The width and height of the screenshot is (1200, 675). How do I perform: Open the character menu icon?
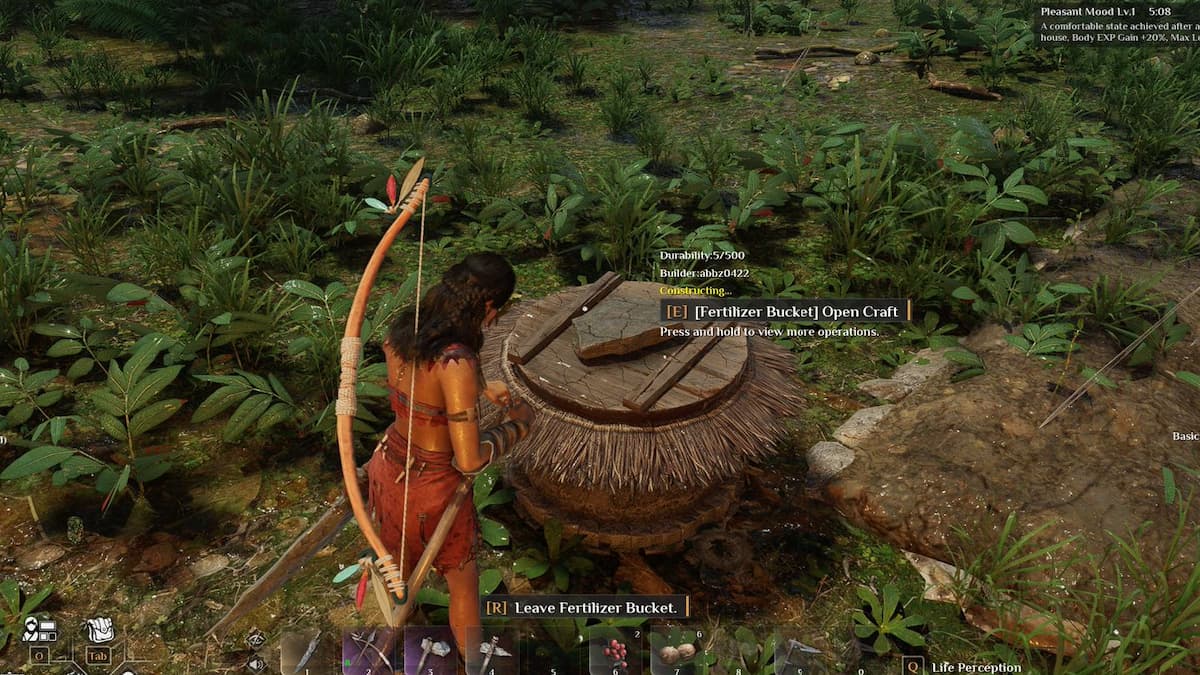pos(40,630)
